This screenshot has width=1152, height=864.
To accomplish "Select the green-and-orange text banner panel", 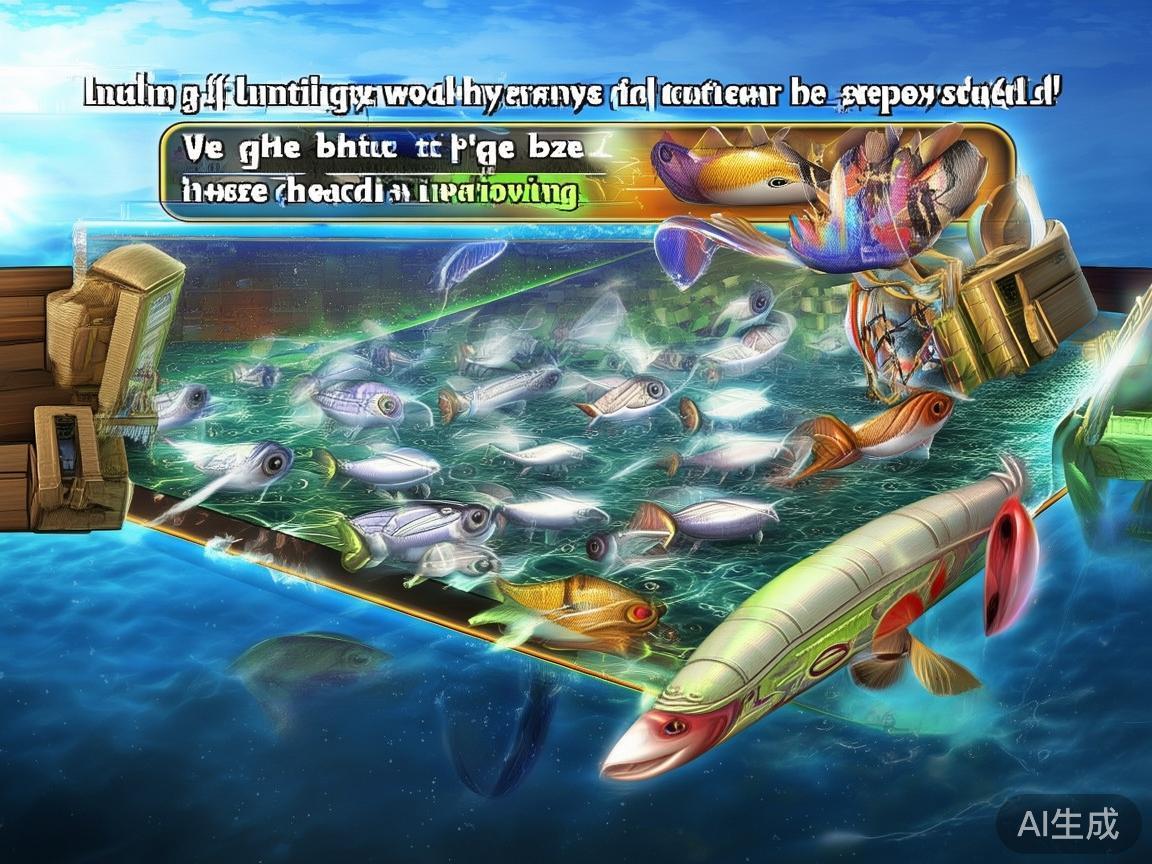I will point(400,171).
